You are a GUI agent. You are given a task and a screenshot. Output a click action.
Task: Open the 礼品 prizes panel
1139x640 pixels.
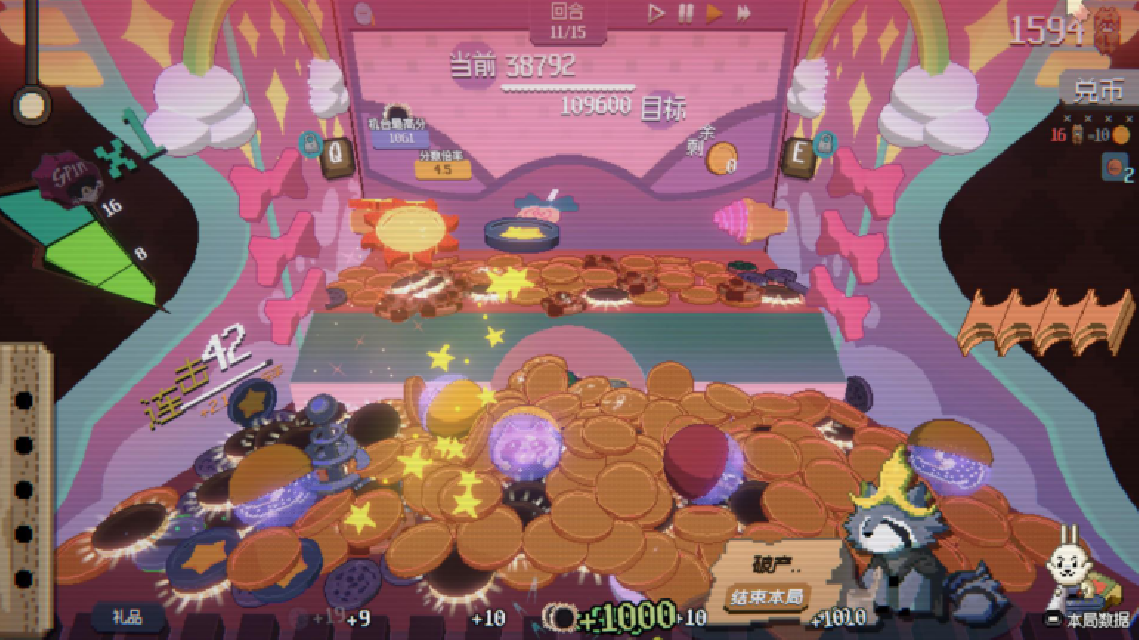coord(128,617)
